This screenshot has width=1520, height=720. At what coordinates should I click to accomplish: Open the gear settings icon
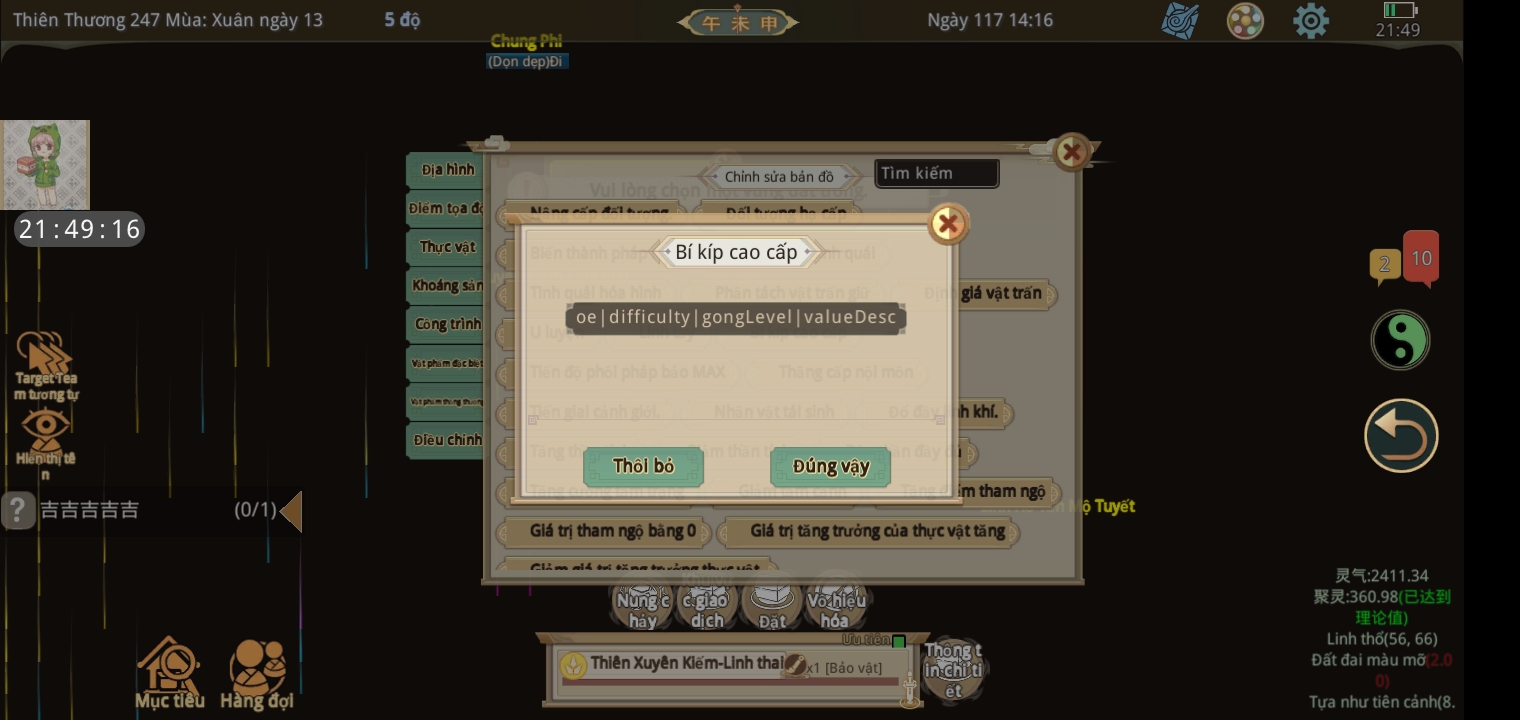tap(1310, 21)
